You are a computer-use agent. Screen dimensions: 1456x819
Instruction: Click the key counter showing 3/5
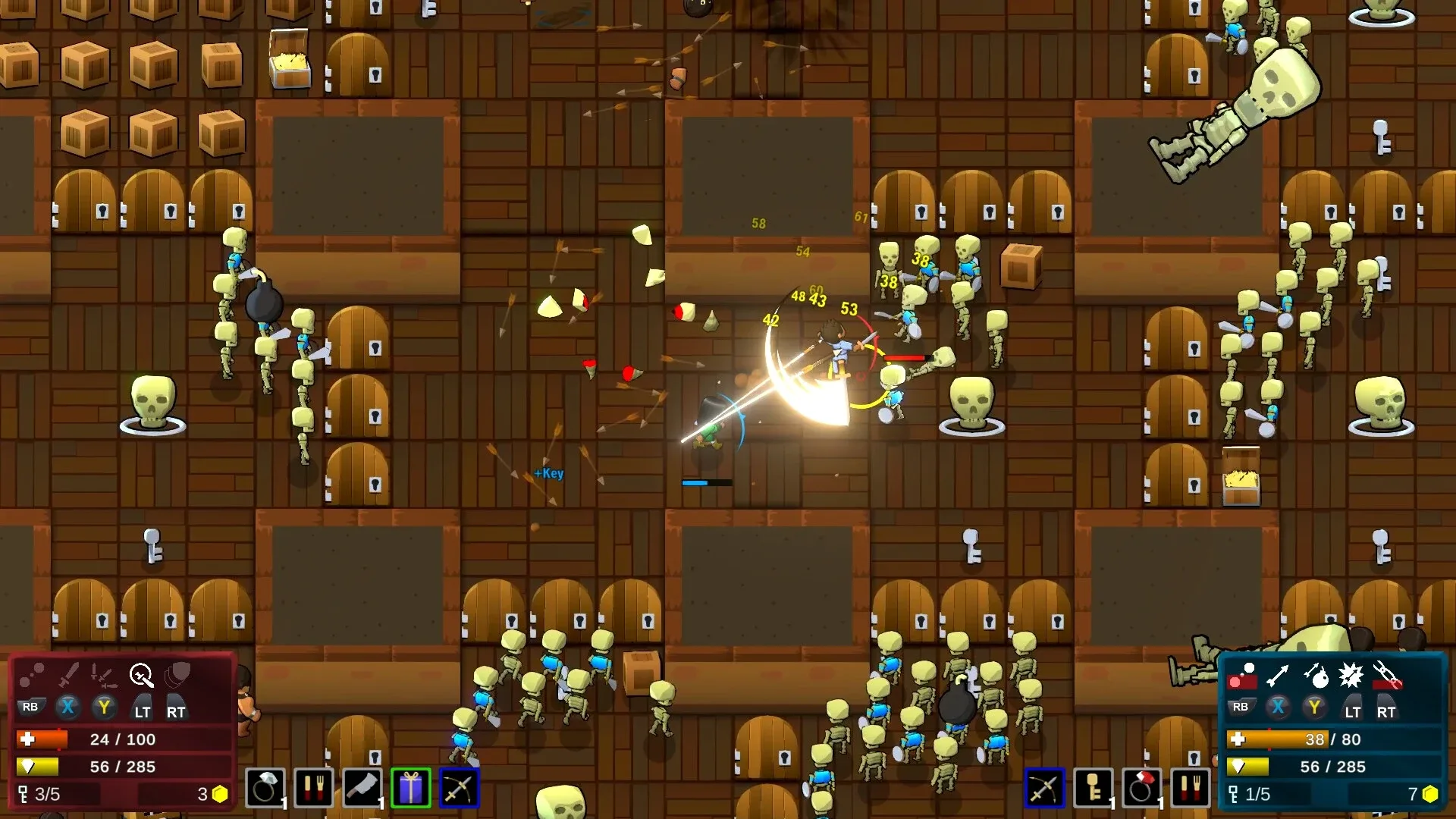tap(44, 794)
